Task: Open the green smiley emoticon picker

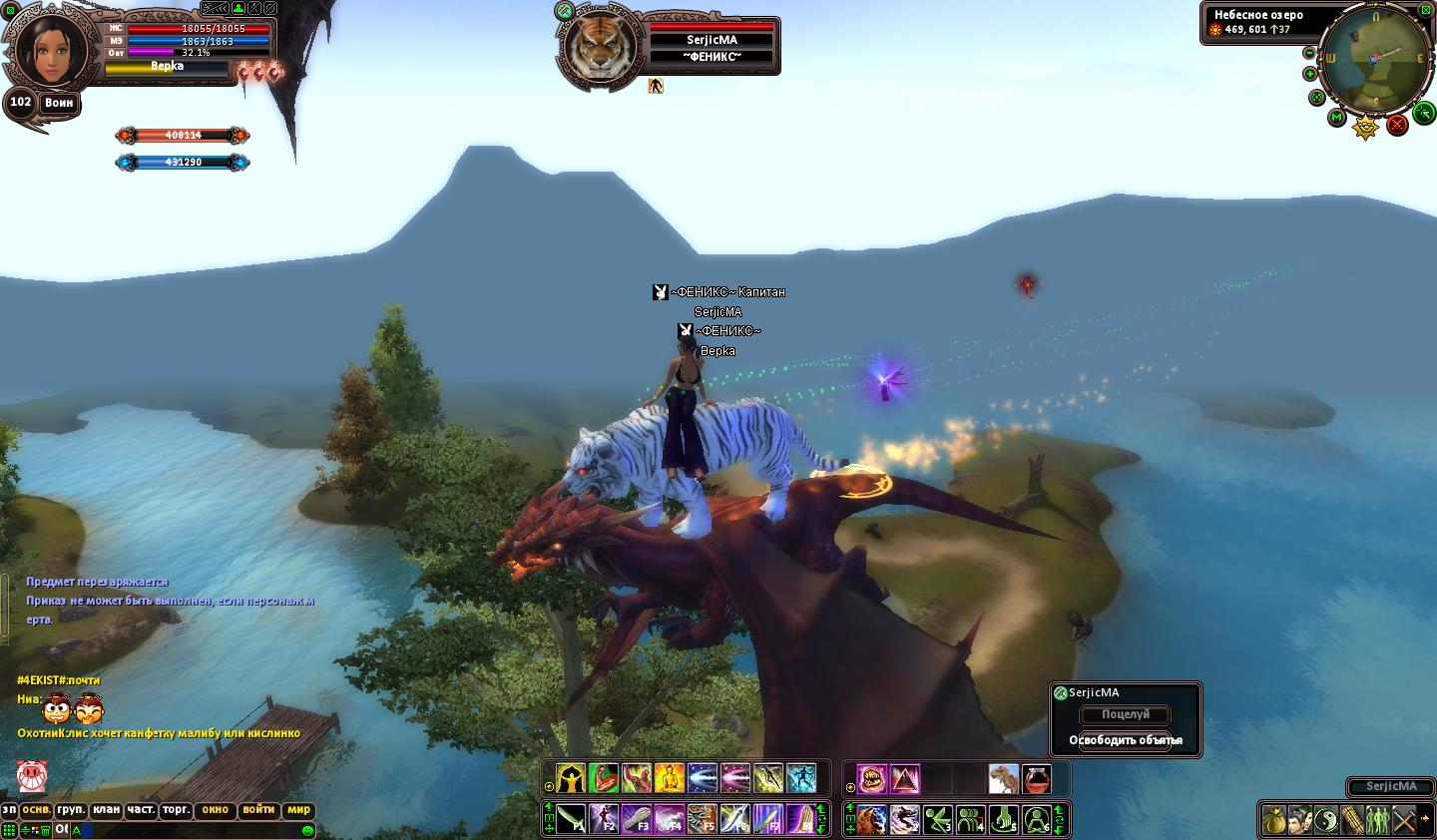Action: point(307,830)
